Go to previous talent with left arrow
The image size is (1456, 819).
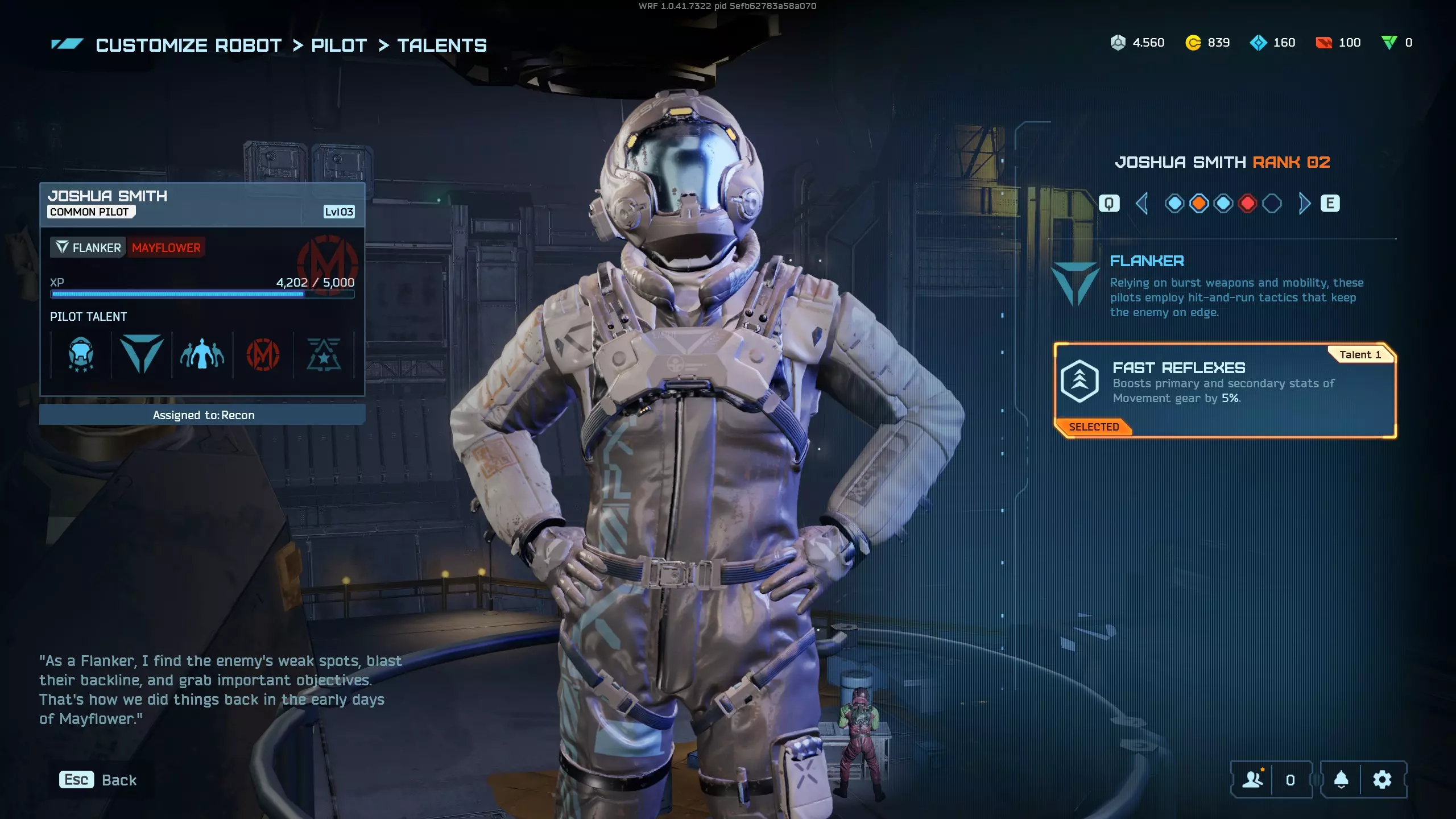[x=1141, y=204]
